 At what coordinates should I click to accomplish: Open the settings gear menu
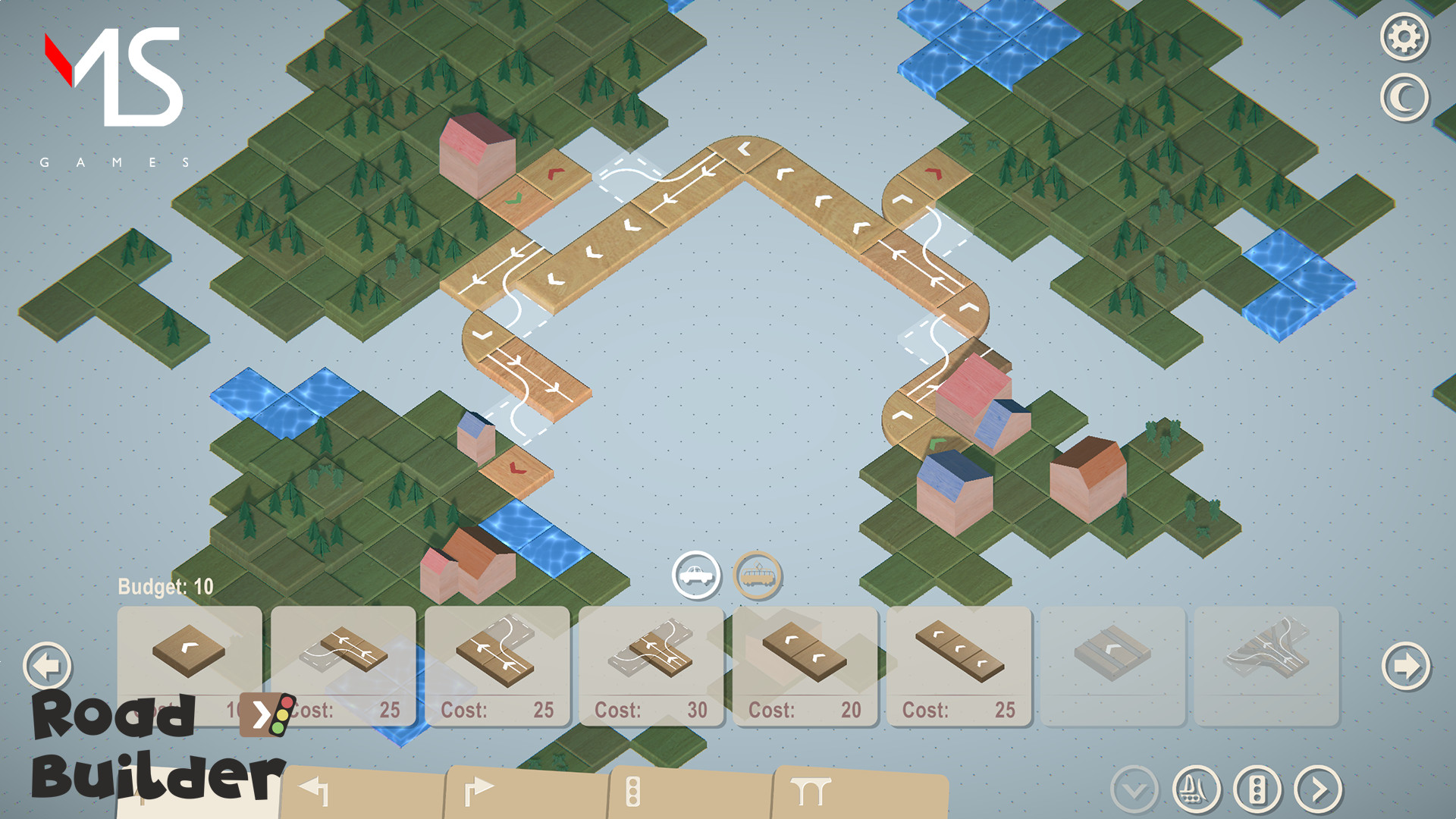point(1407,34)
